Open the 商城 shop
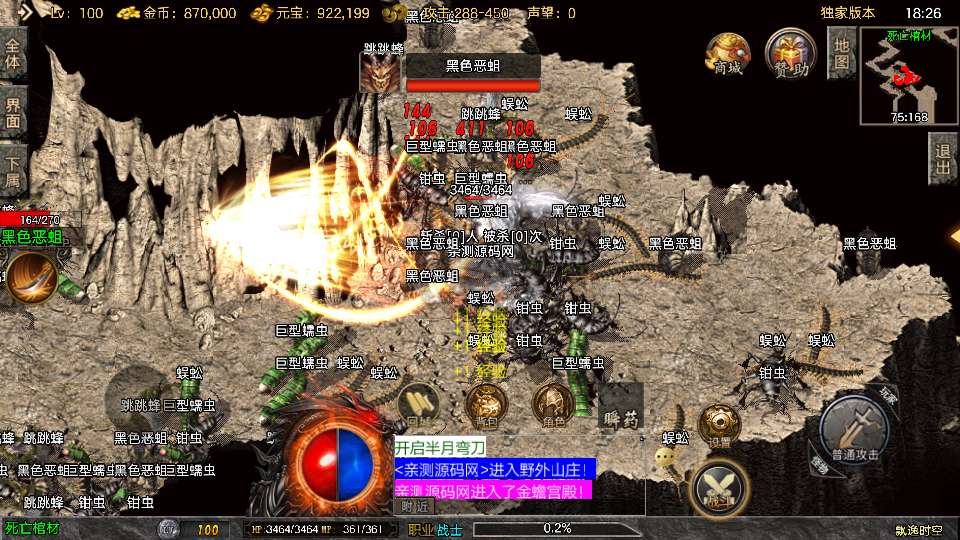 click(728, 54)
